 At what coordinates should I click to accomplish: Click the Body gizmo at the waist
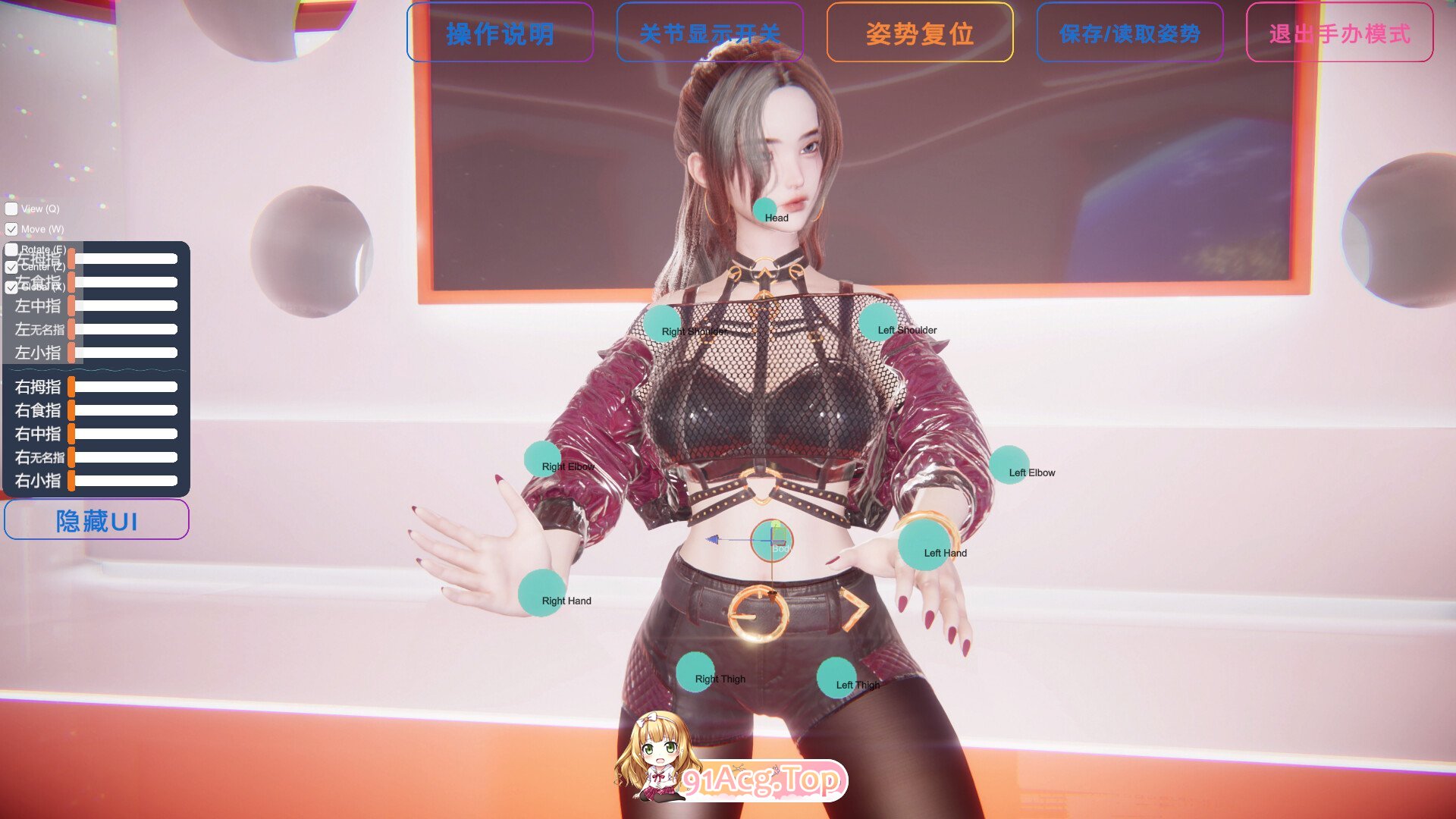772,541
